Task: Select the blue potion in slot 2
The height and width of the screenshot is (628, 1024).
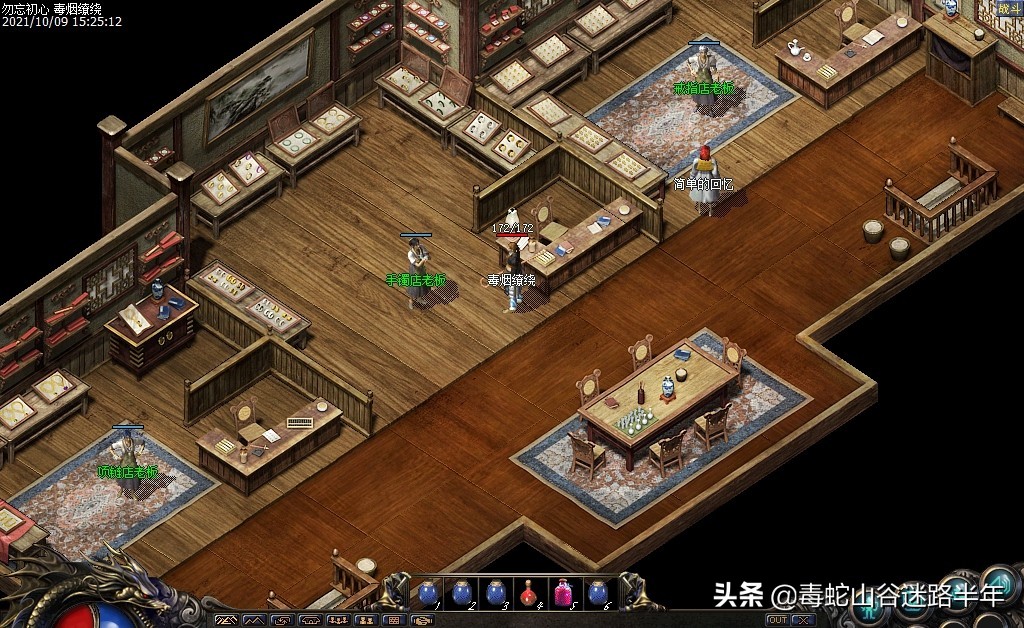Action: click(462, 593)
